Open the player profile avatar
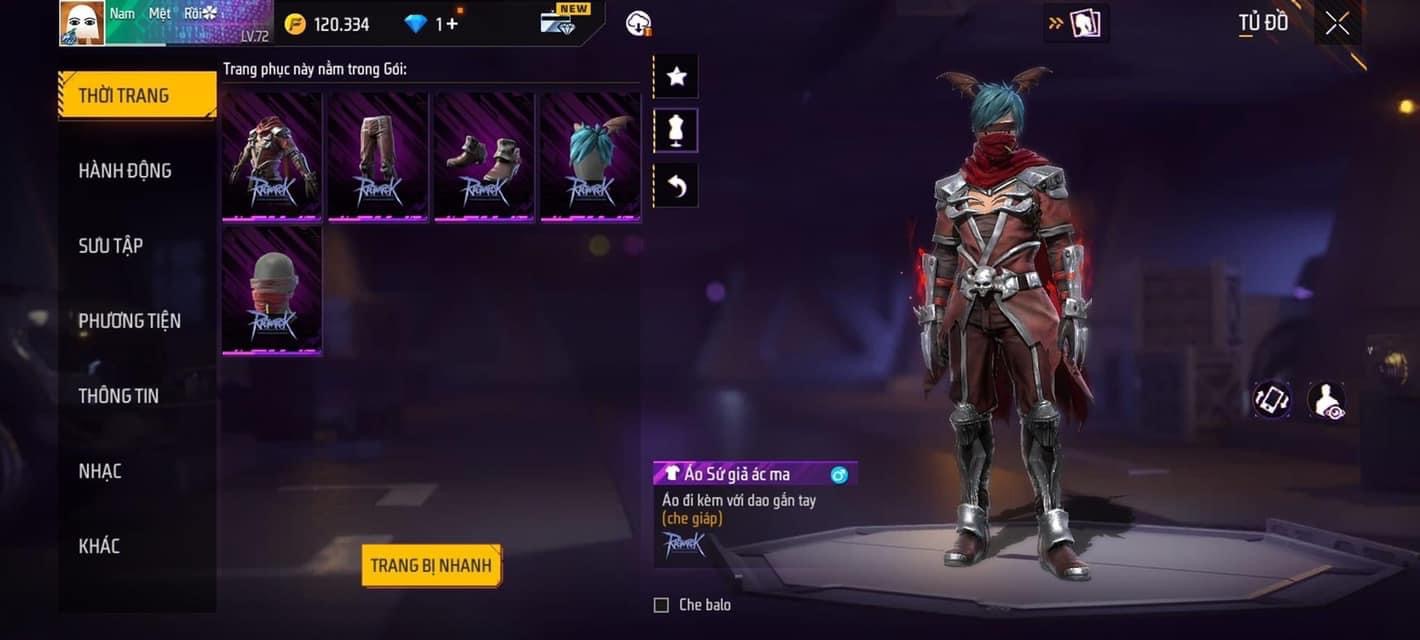 [82, 23]
